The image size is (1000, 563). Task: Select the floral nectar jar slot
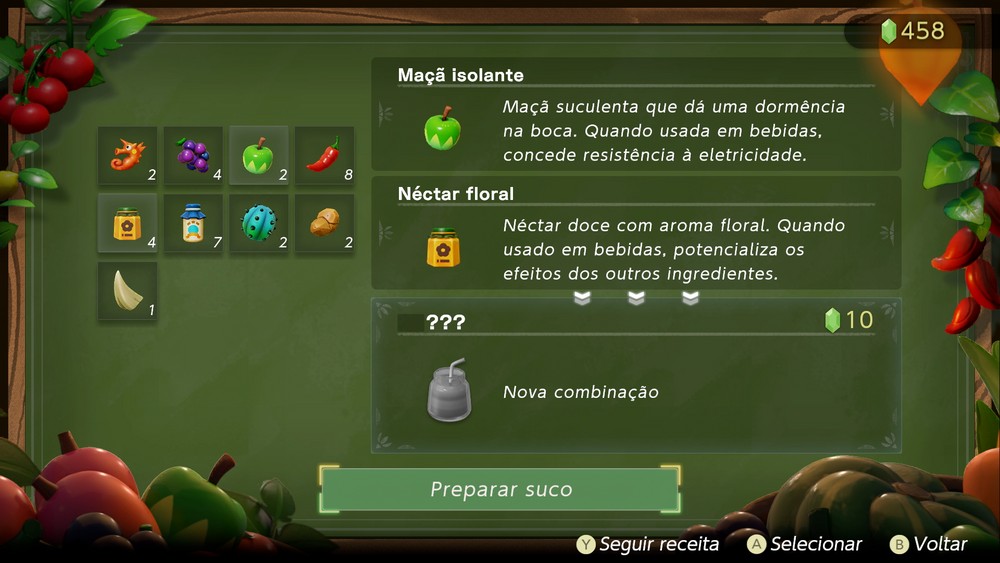pos(127,222)
